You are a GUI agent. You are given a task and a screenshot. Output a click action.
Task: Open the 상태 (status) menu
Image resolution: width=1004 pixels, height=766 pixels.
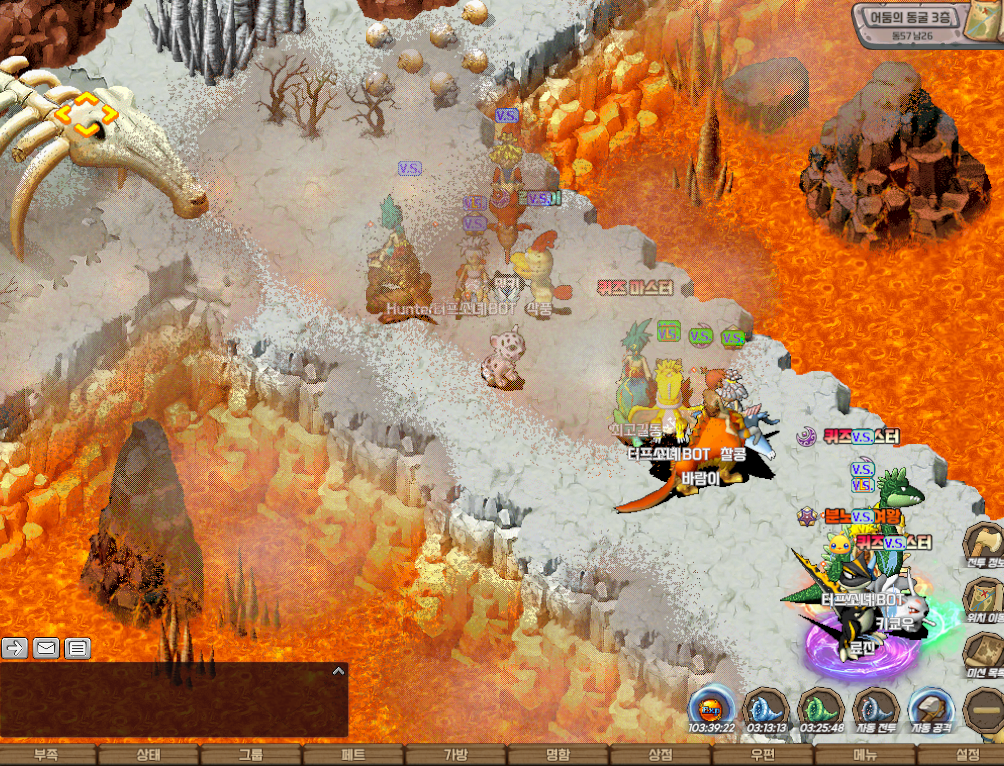point(147,755)
